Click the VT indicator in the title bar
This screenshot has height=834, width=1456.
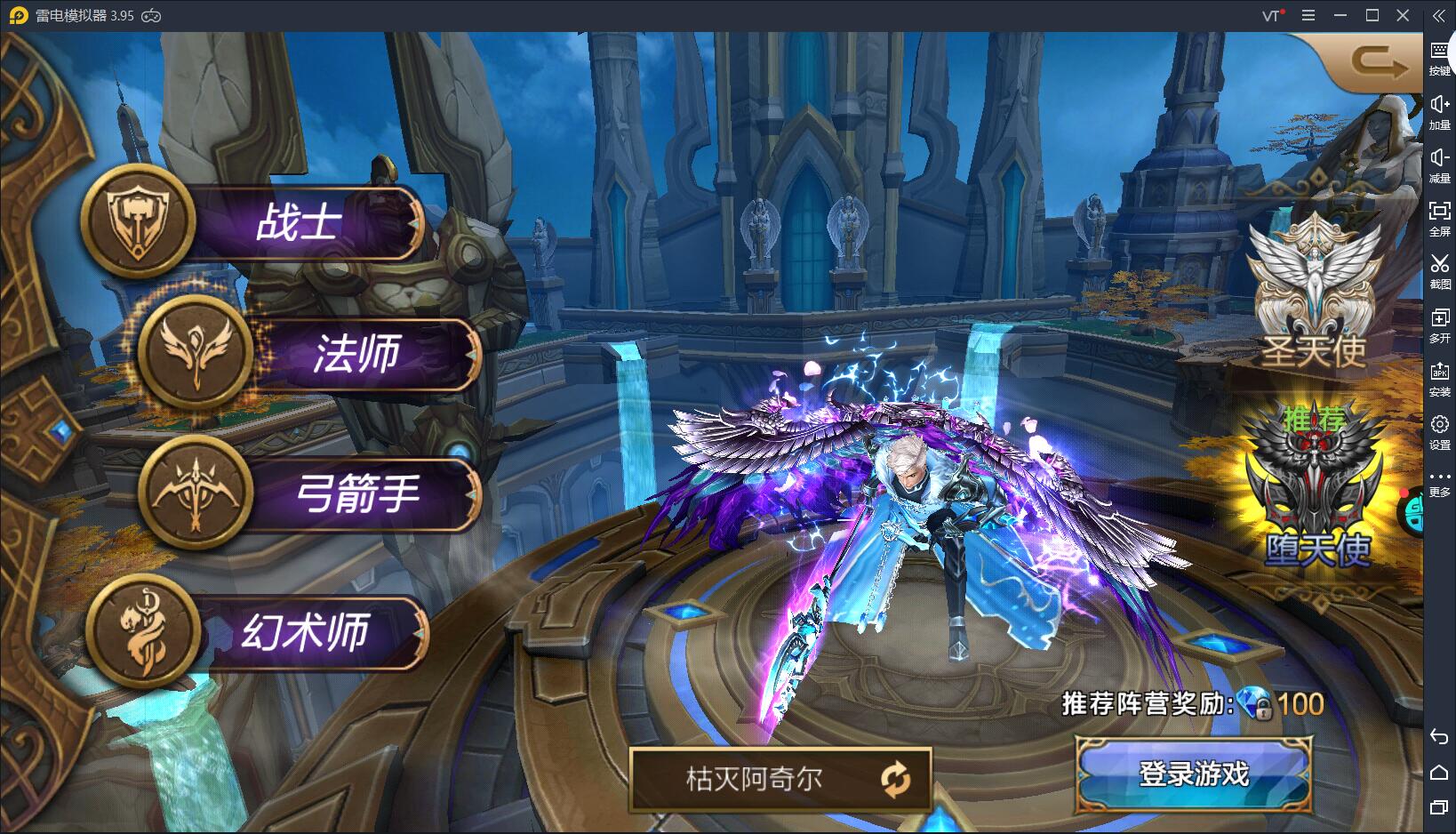tap(1268, 15)
